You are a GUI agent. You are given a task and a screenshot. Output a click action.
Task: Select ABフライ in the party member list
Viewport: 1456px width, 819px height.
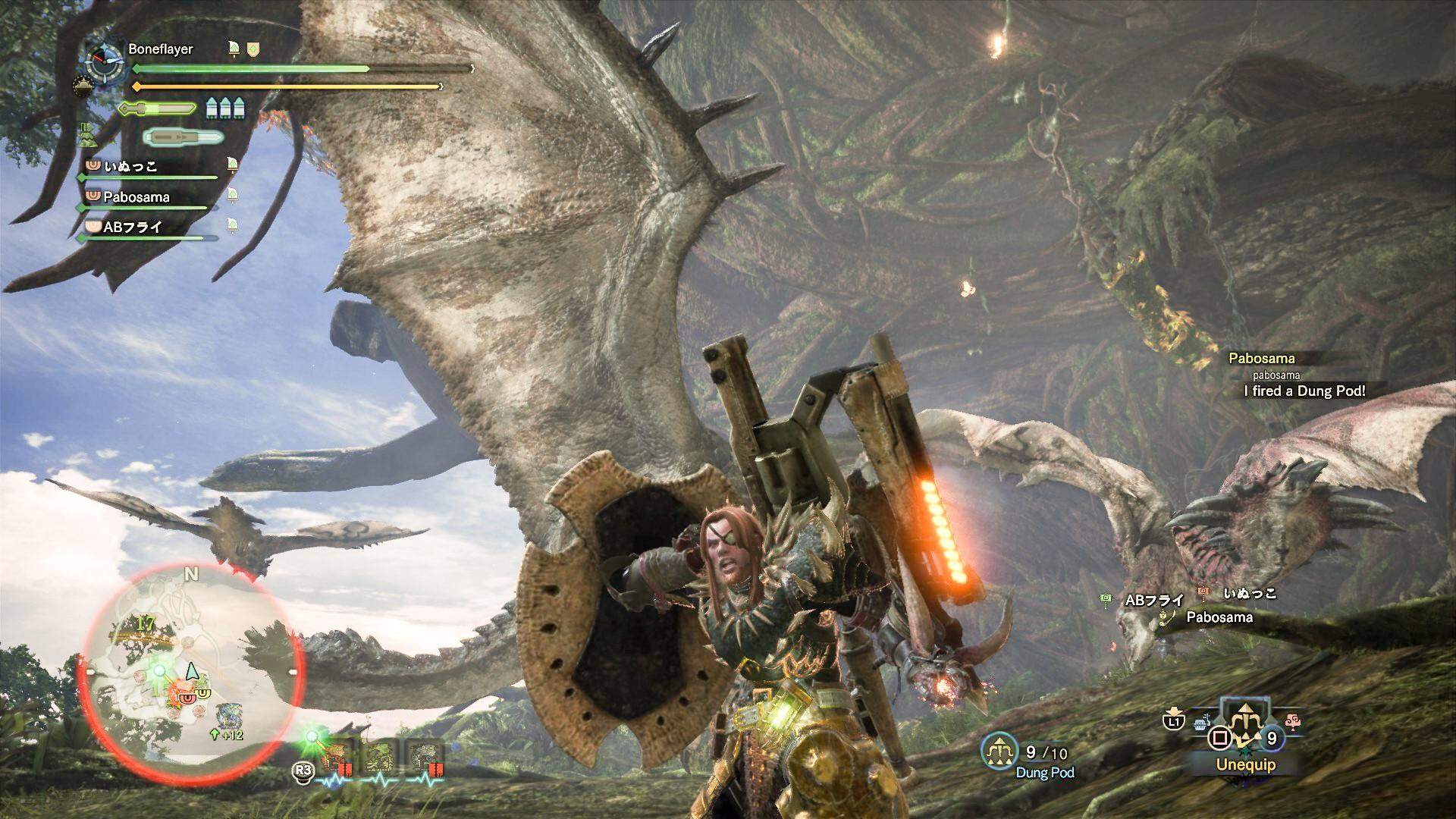(133, 228)
